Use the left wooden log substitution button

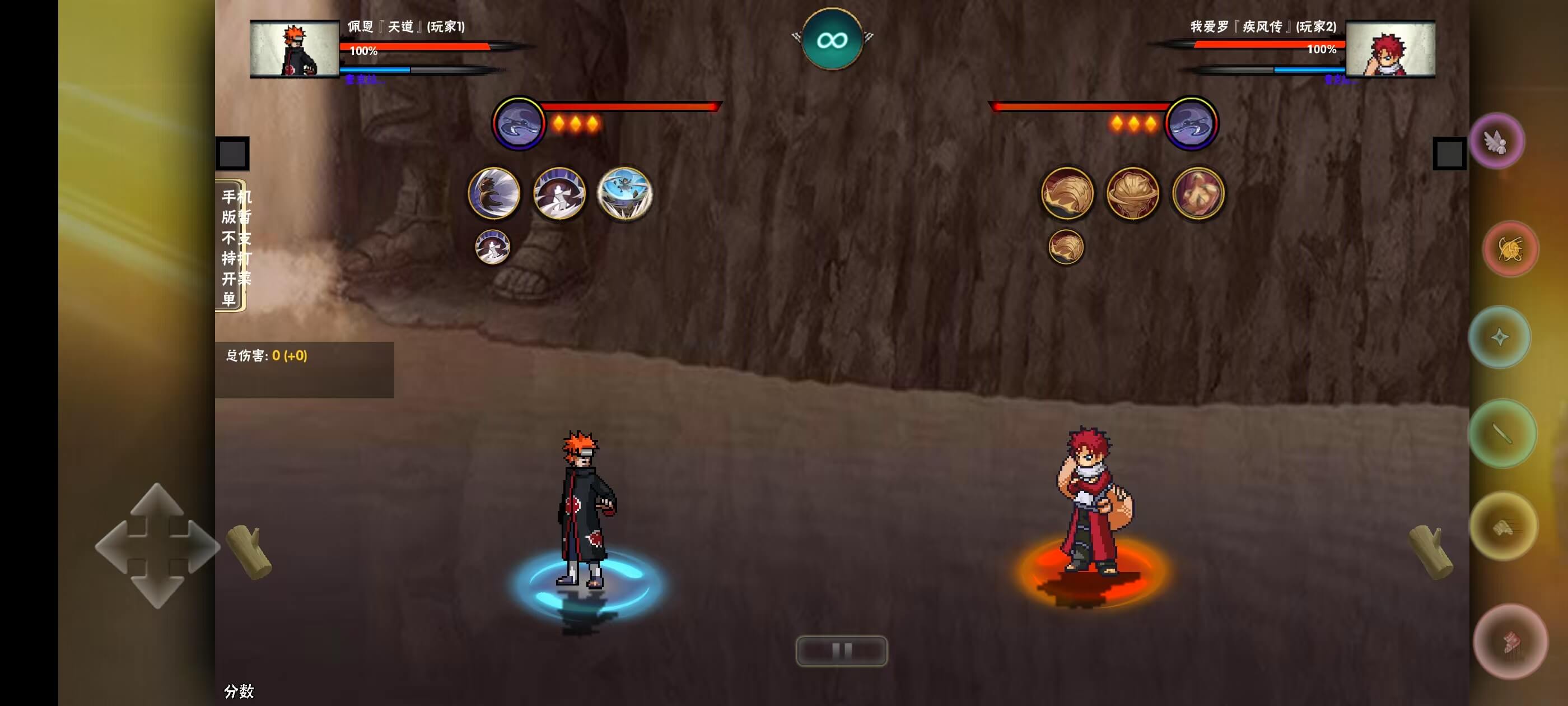[249, 552]
